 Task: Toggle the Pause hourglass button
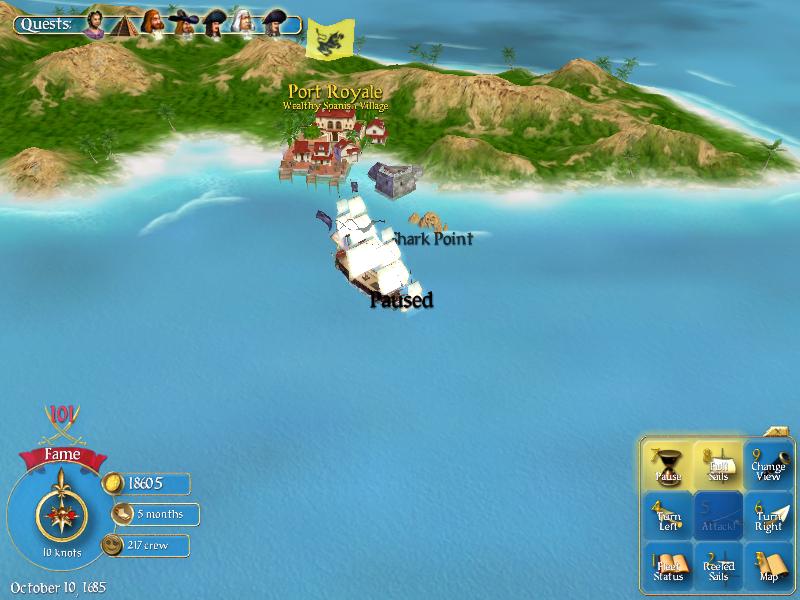(668, 466)
